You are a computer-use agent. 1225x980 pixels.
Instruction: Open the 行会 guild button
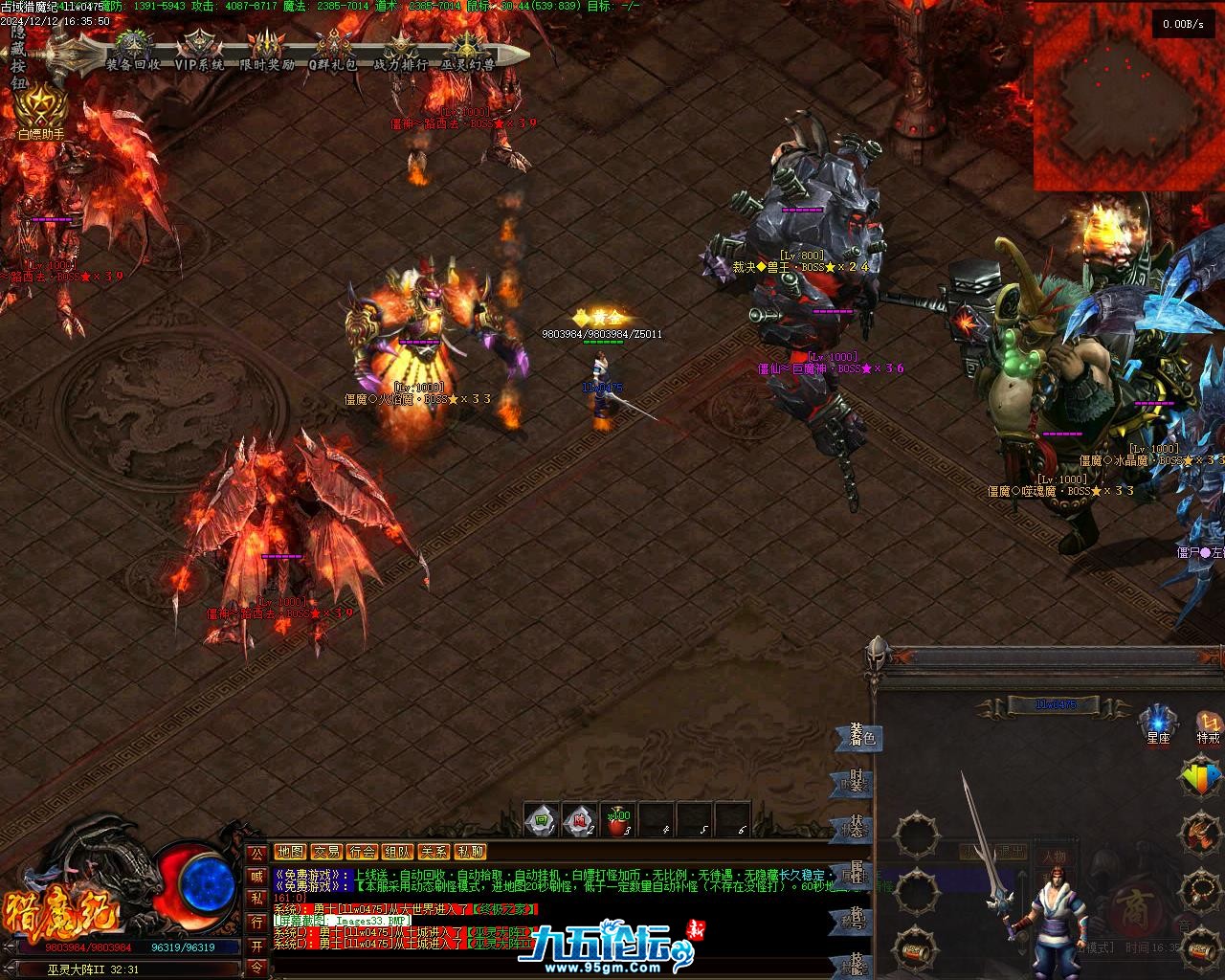tap(362, 852)
